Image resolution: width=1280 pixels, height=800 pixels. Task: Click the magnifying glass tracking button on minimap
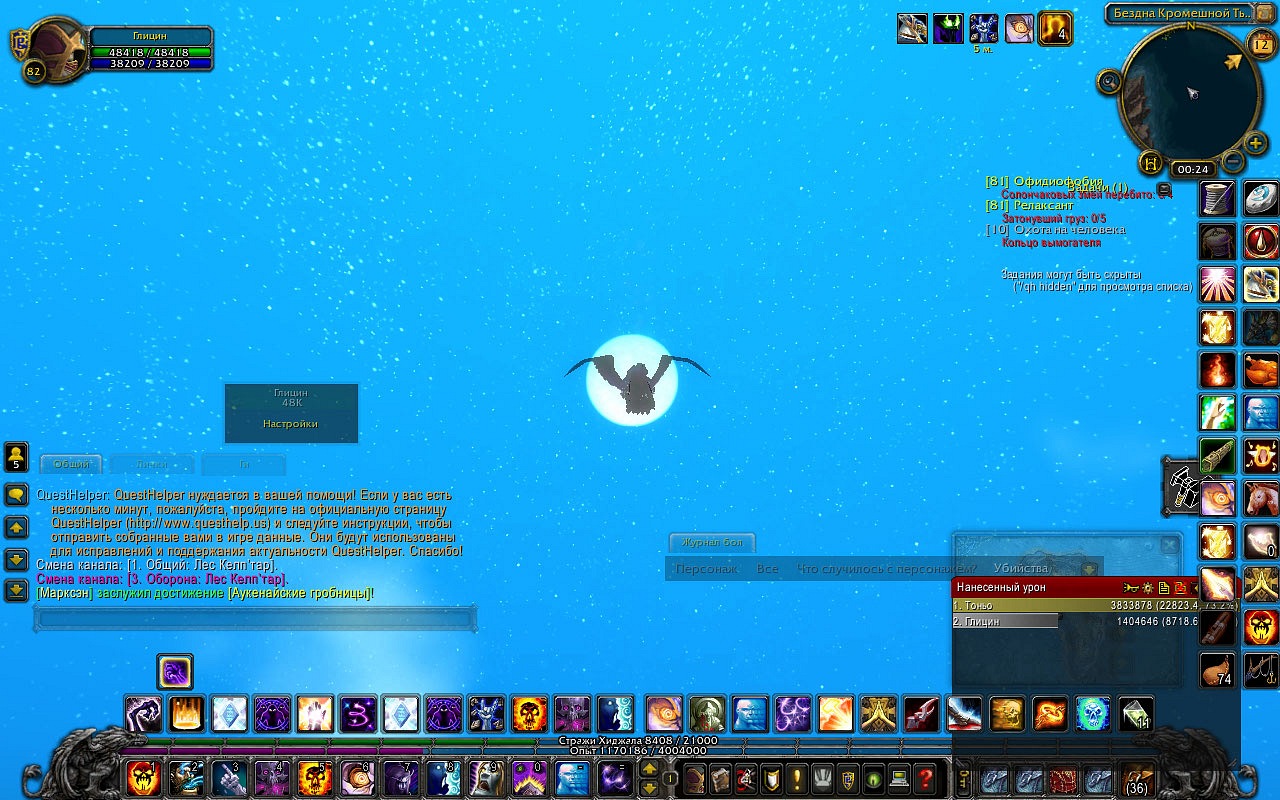[x=1109, y=82]
